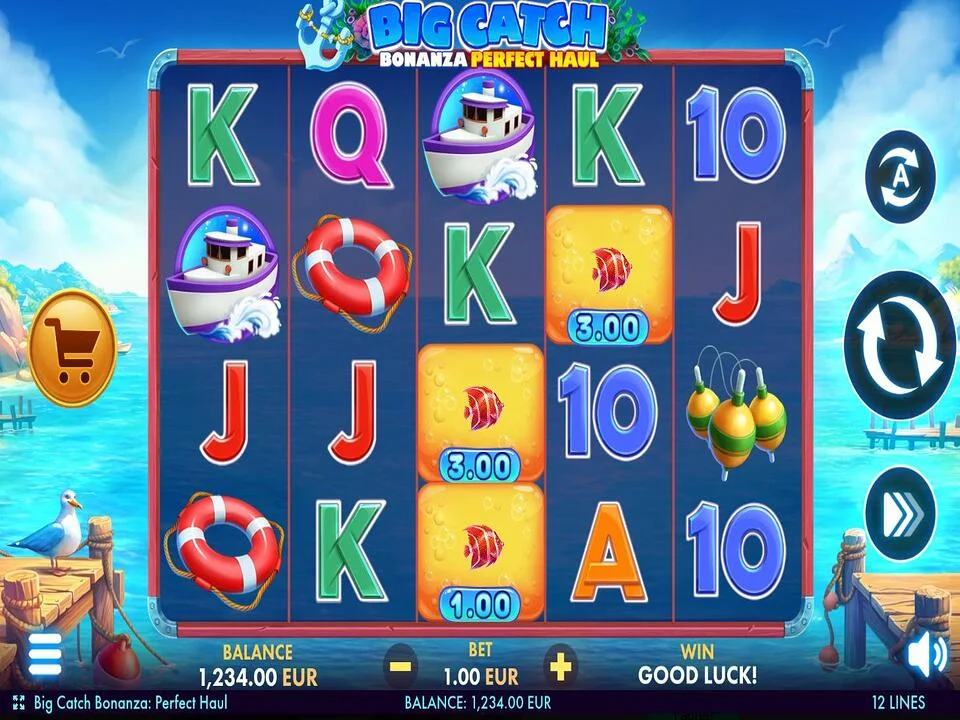Screen dimensions: 960x720
Task: Spin the reels with the large arrows button
Action: (x=899, y=345)
